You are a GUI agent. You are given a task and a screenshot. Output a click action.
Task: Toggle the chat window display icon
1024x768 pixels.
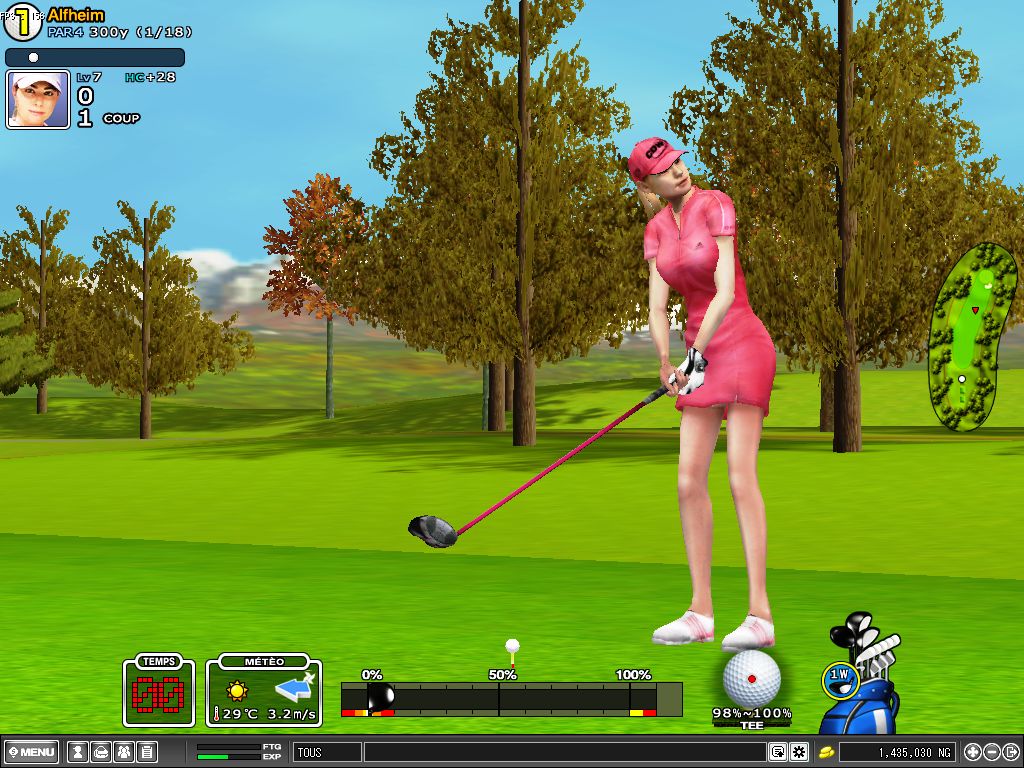click(778, 752)
